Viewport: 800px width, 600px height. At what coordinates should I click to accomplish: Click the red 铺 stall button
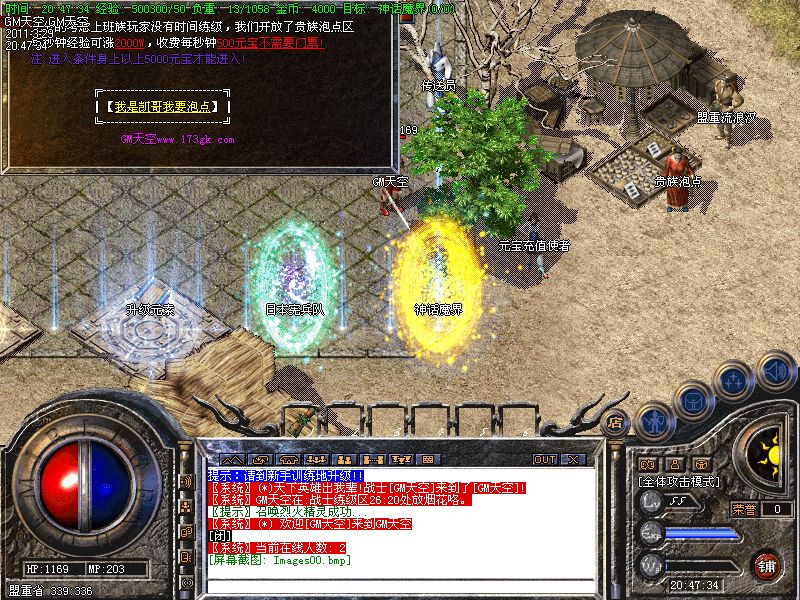tap(767, 564)
